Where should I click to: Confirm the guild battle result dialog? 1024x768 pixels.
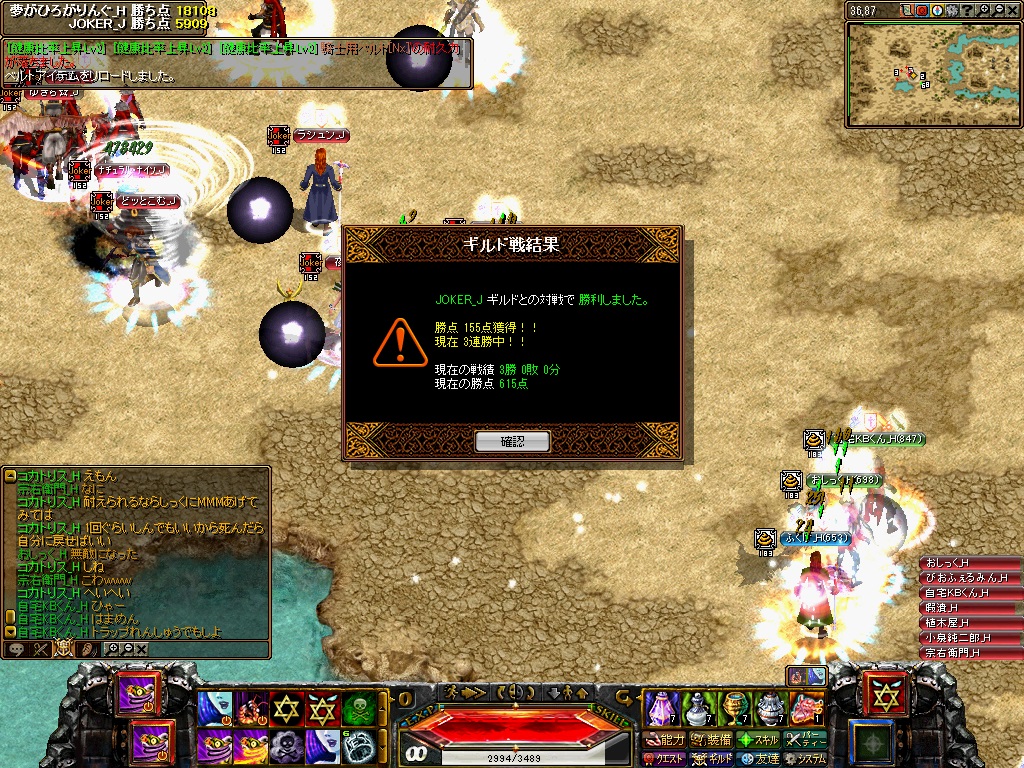point(512,441)
